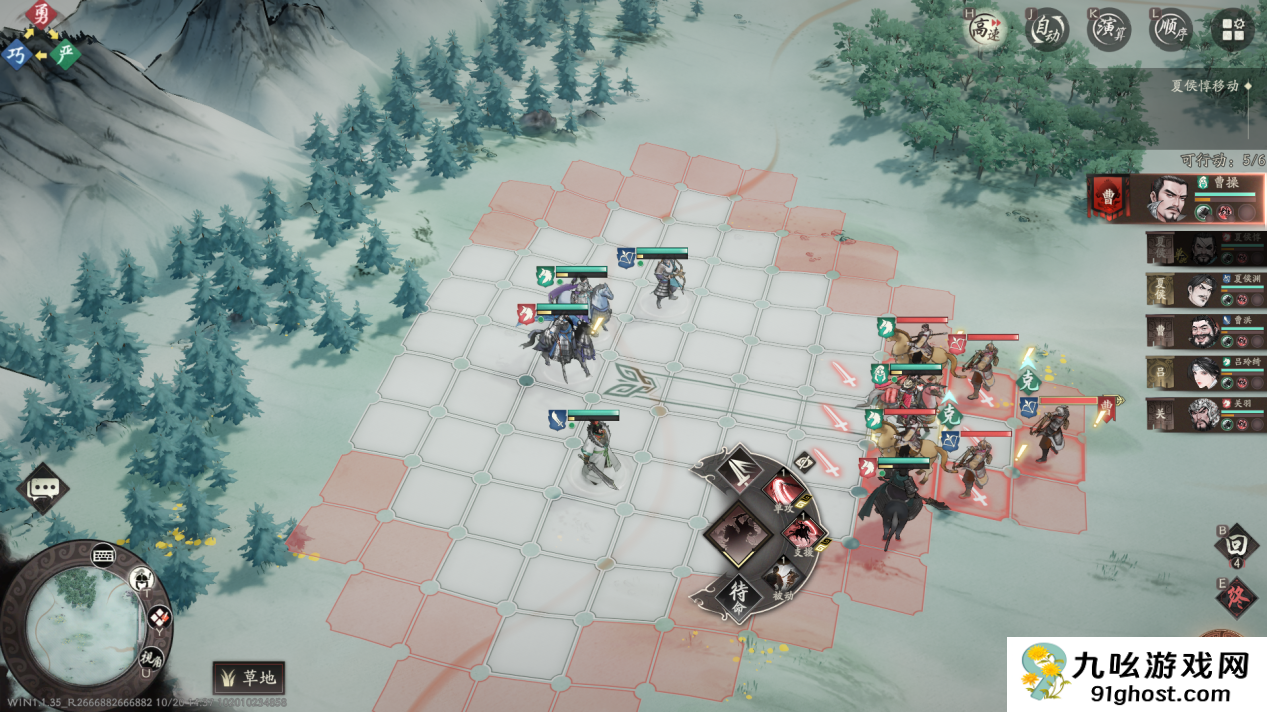View the 被动 passive skill

pos(783,578)
